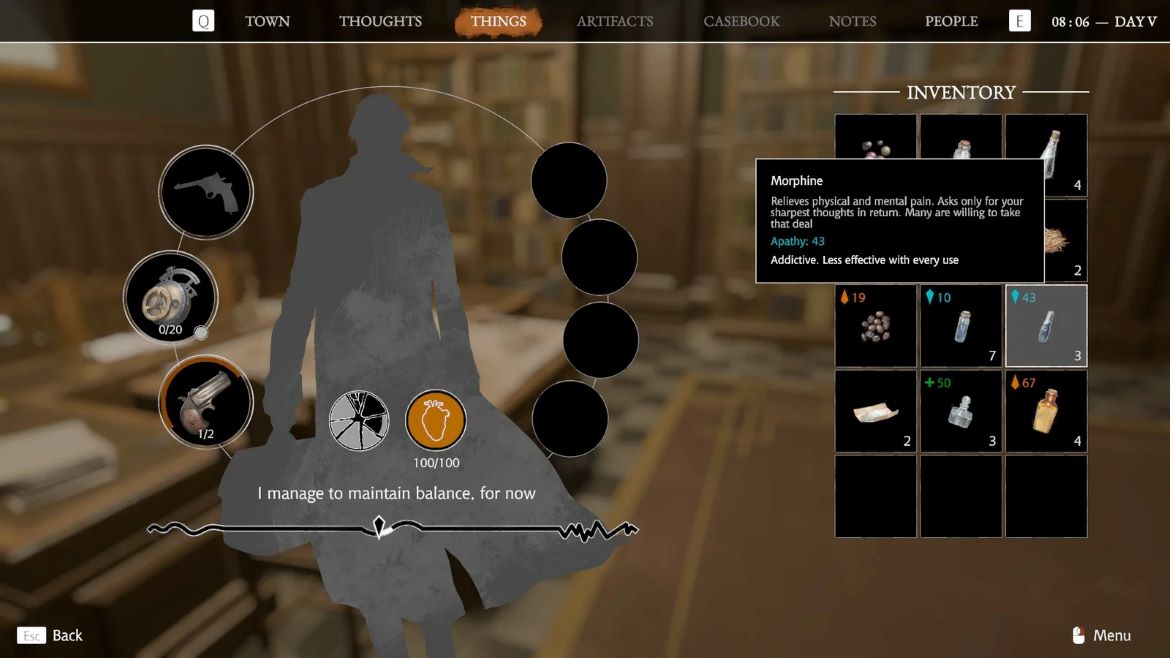The image size is (1170, 658).
Task: Switch to the Town tab
Action: pos(268,21)
